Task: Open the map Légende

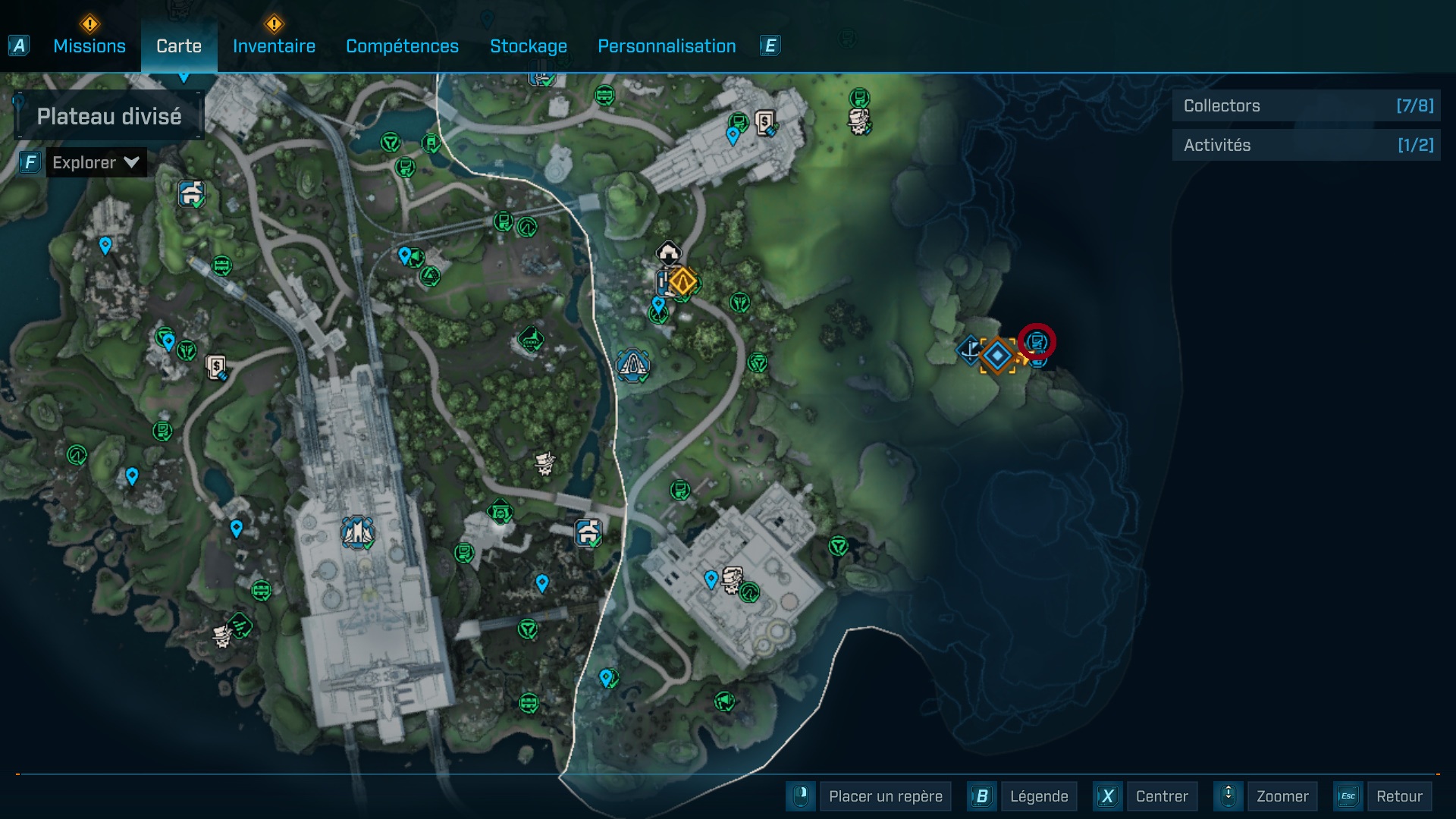Action: pyautogui.click(x=1038, y=796)
